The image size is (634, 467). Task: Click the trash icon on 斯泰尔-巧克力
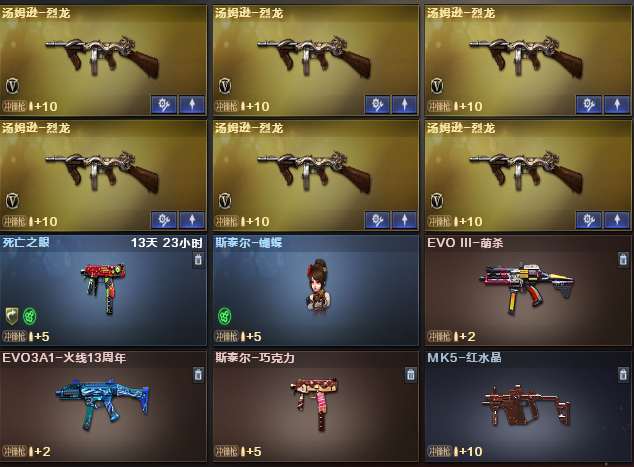[x=410, y=374]
